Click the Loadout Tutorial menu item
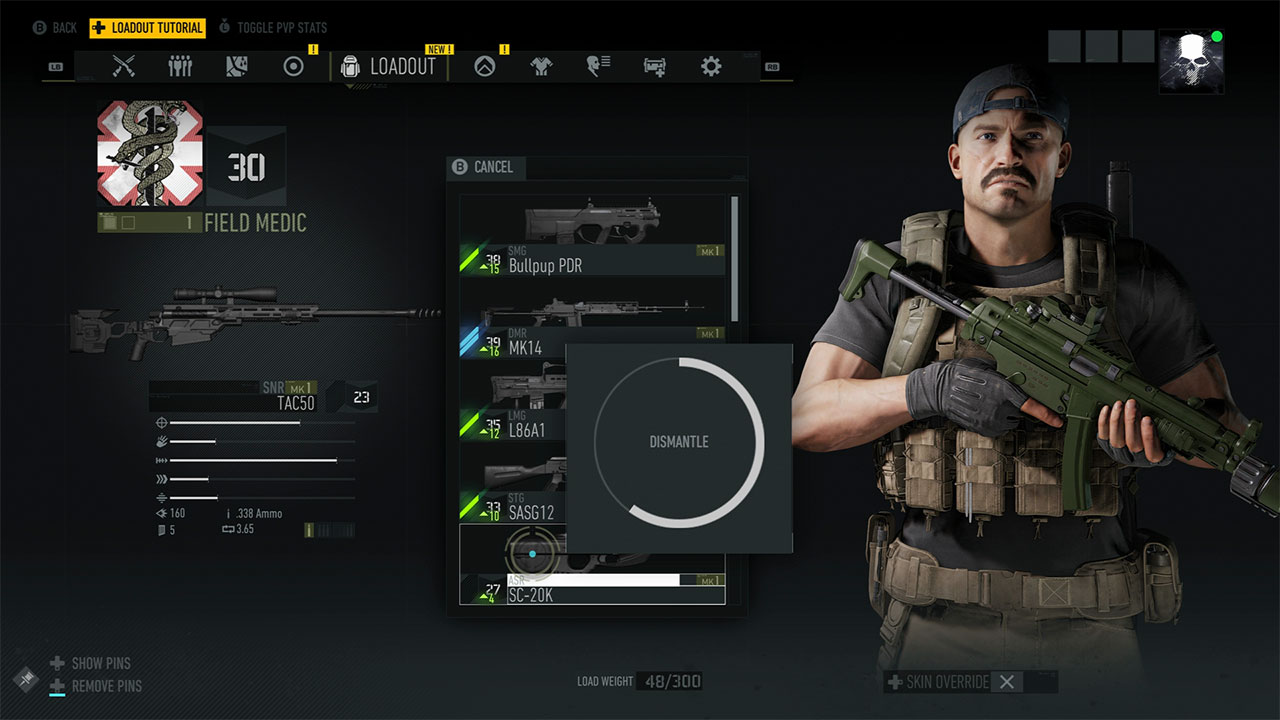 [x=147, y=27]
